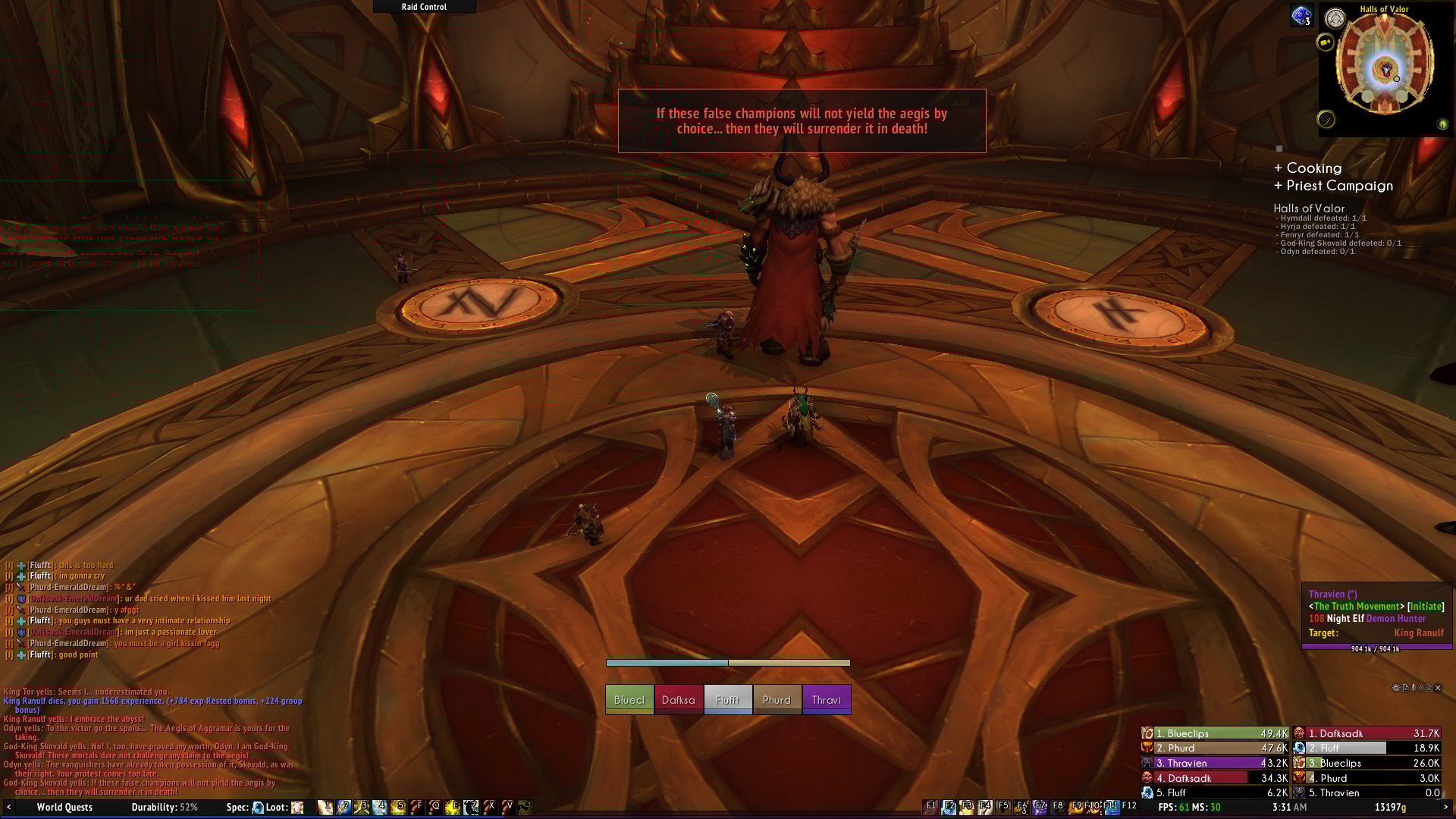Select the Flufft party frame
The image size is (1456, 819).
point(728,700)
